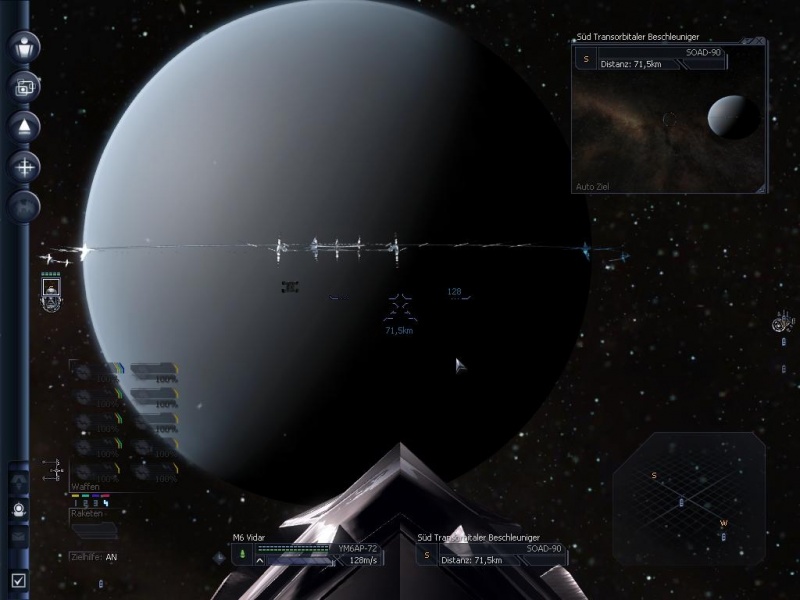This screenshot has height=600, width=800.
Task: Toggle the checkmark box on sidebar
Action: coord(19,579)
